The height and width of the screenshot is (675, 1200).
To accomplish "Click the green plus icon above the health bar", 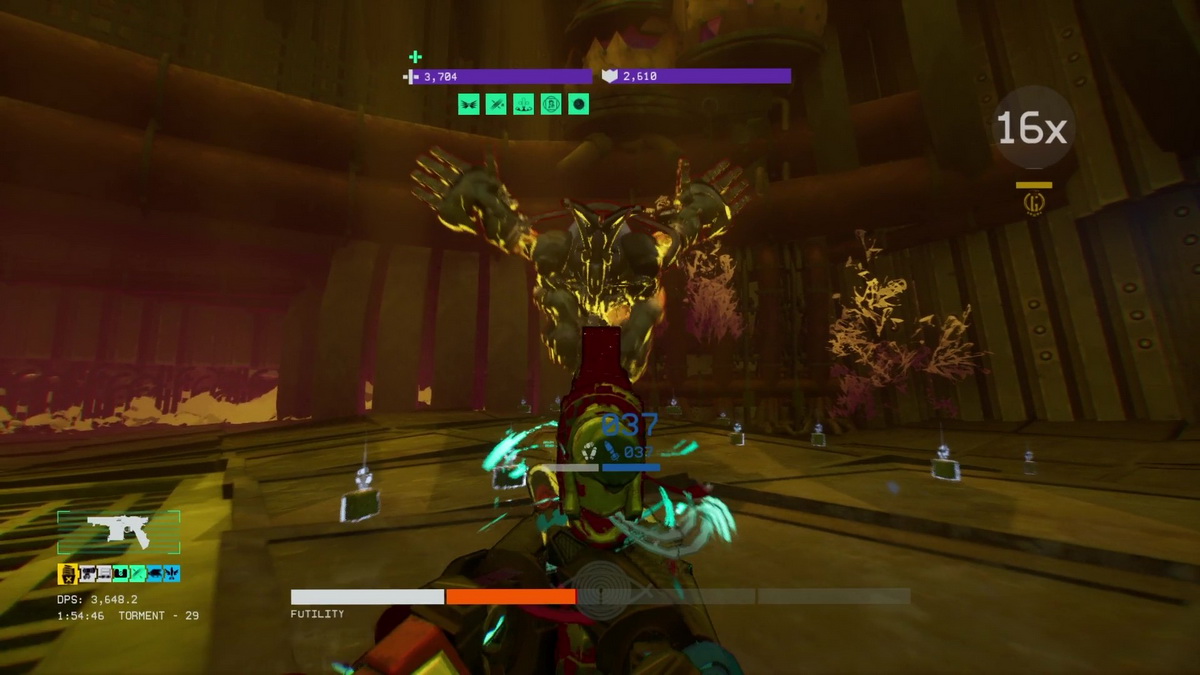I will (415, 57).
